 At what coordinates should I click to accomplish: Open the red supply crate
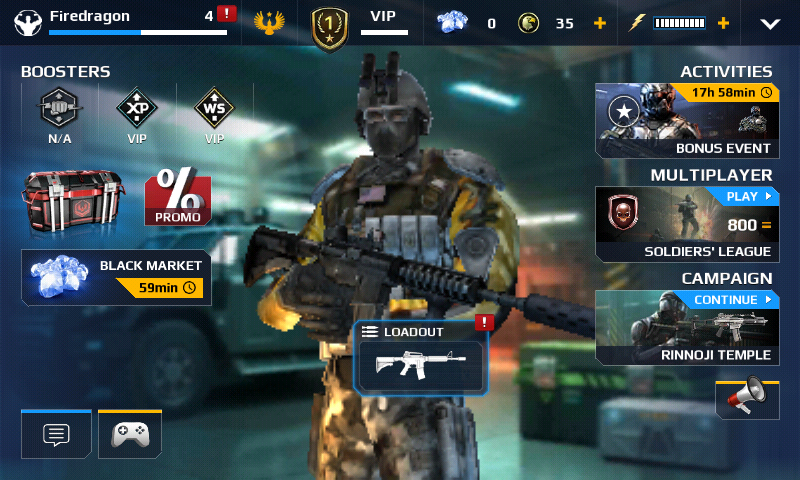73,198
